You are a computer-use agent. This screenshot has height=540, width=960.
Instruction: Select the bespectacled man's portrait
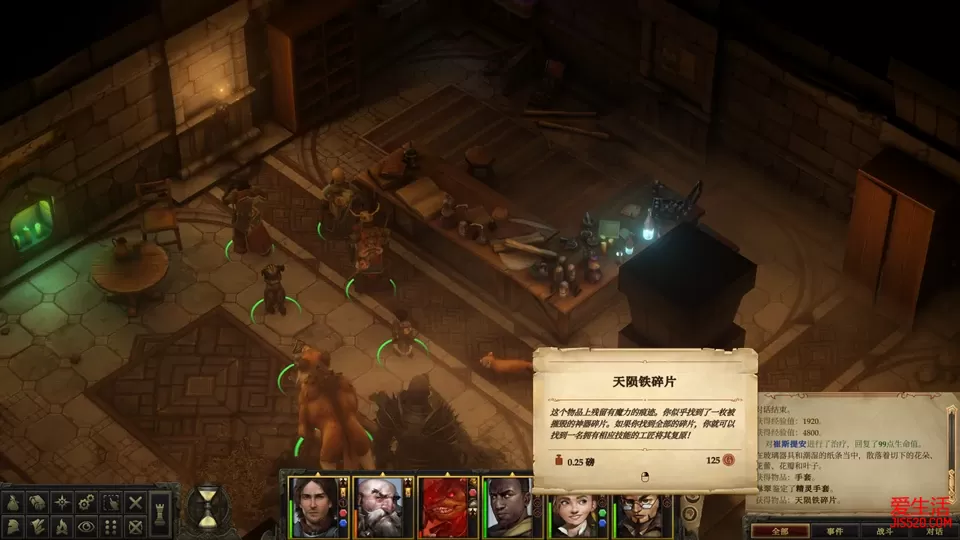(x=638, y=507)
